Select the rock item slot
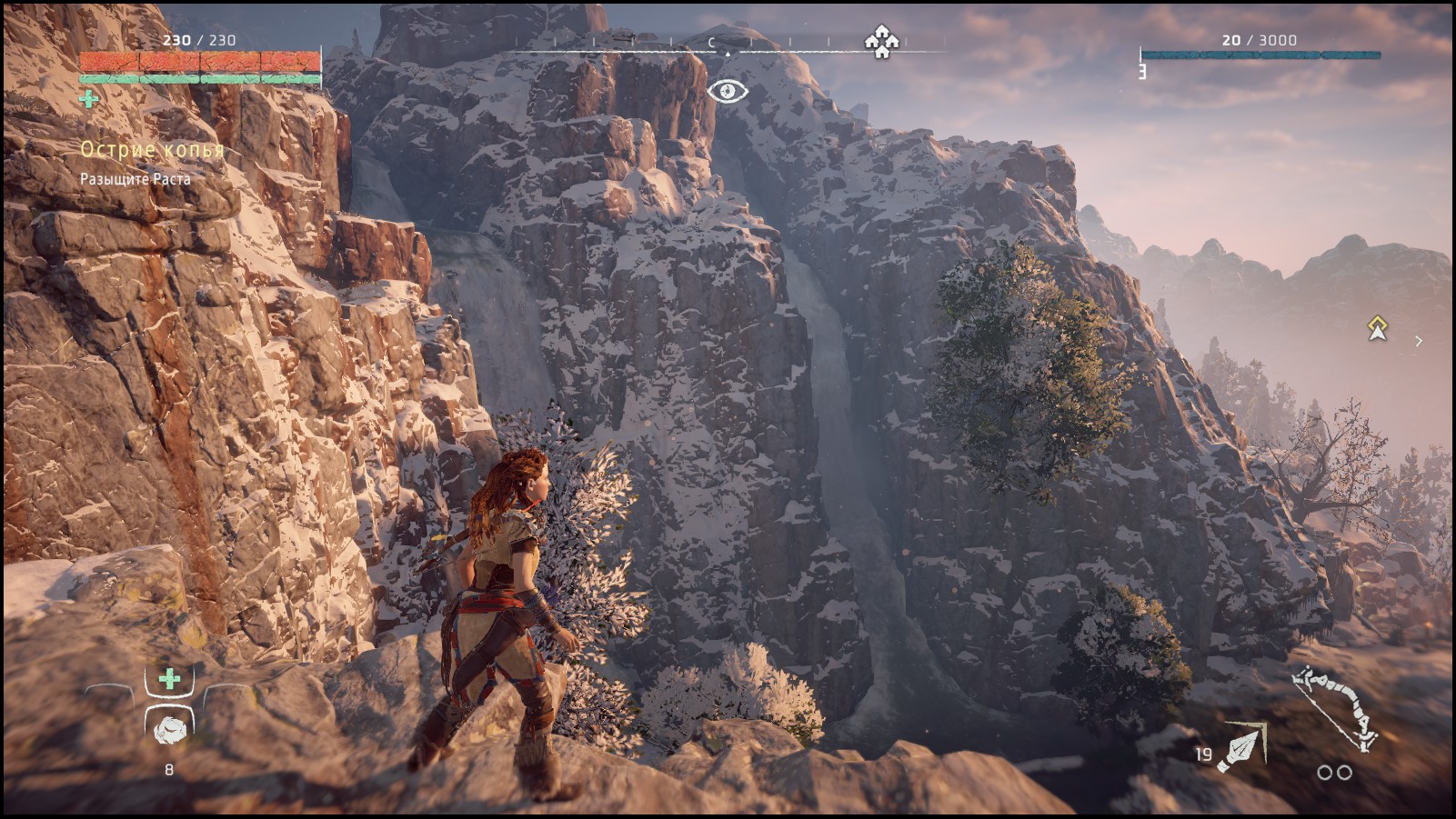Screen dimensions: 1456x819 pos(169,729)
